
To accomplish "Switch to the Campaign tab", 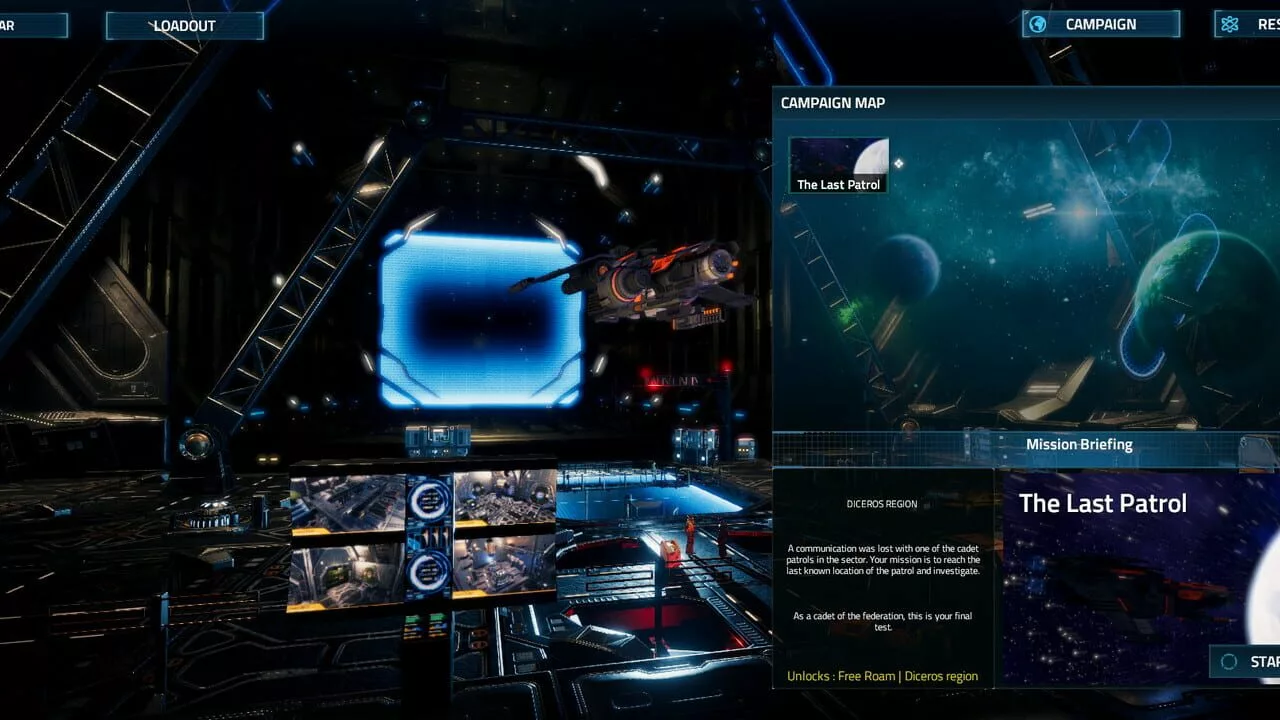I will pos(1100,24).
